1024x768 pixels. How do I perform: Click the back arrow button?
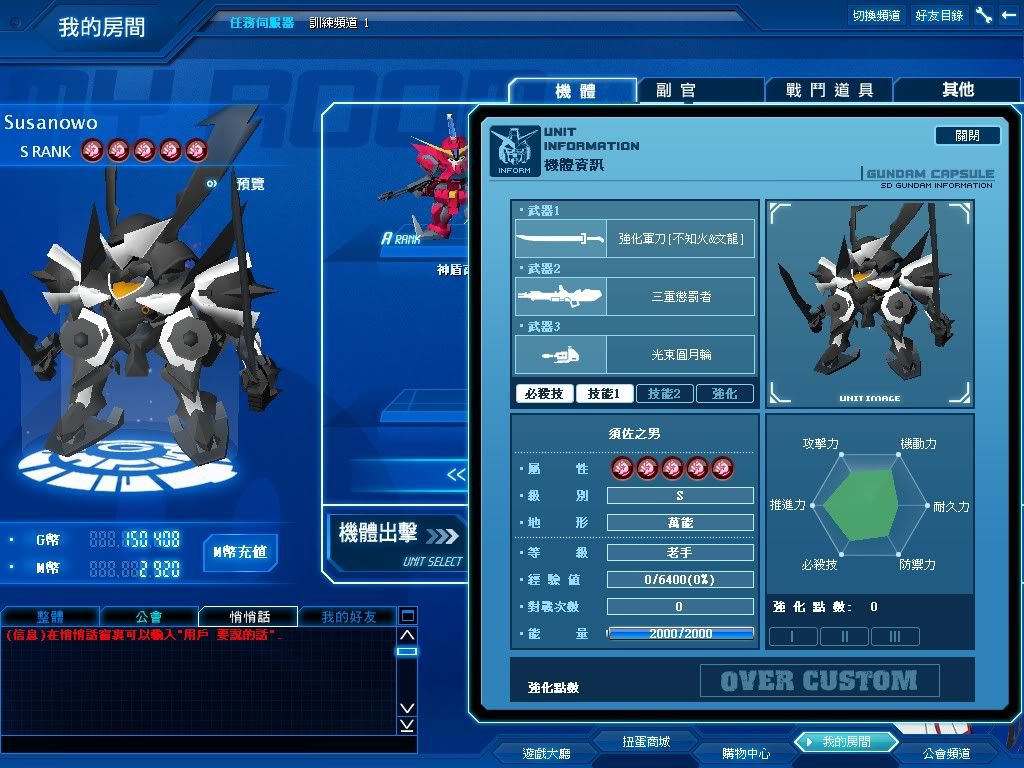[x=1008, y=15]
